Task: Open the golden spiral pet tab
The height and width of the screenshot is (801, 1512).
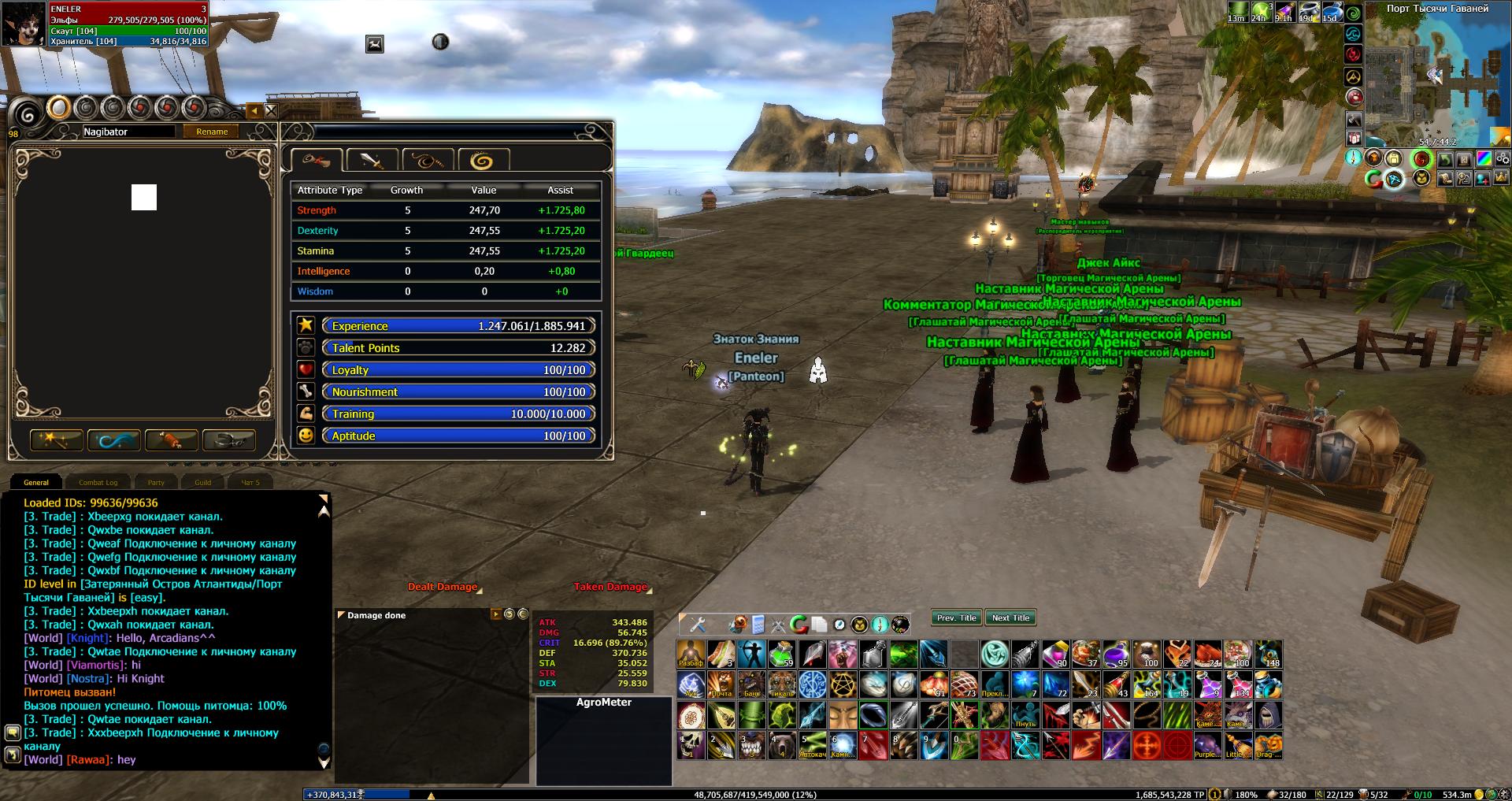Action: [x=482, y=161]
